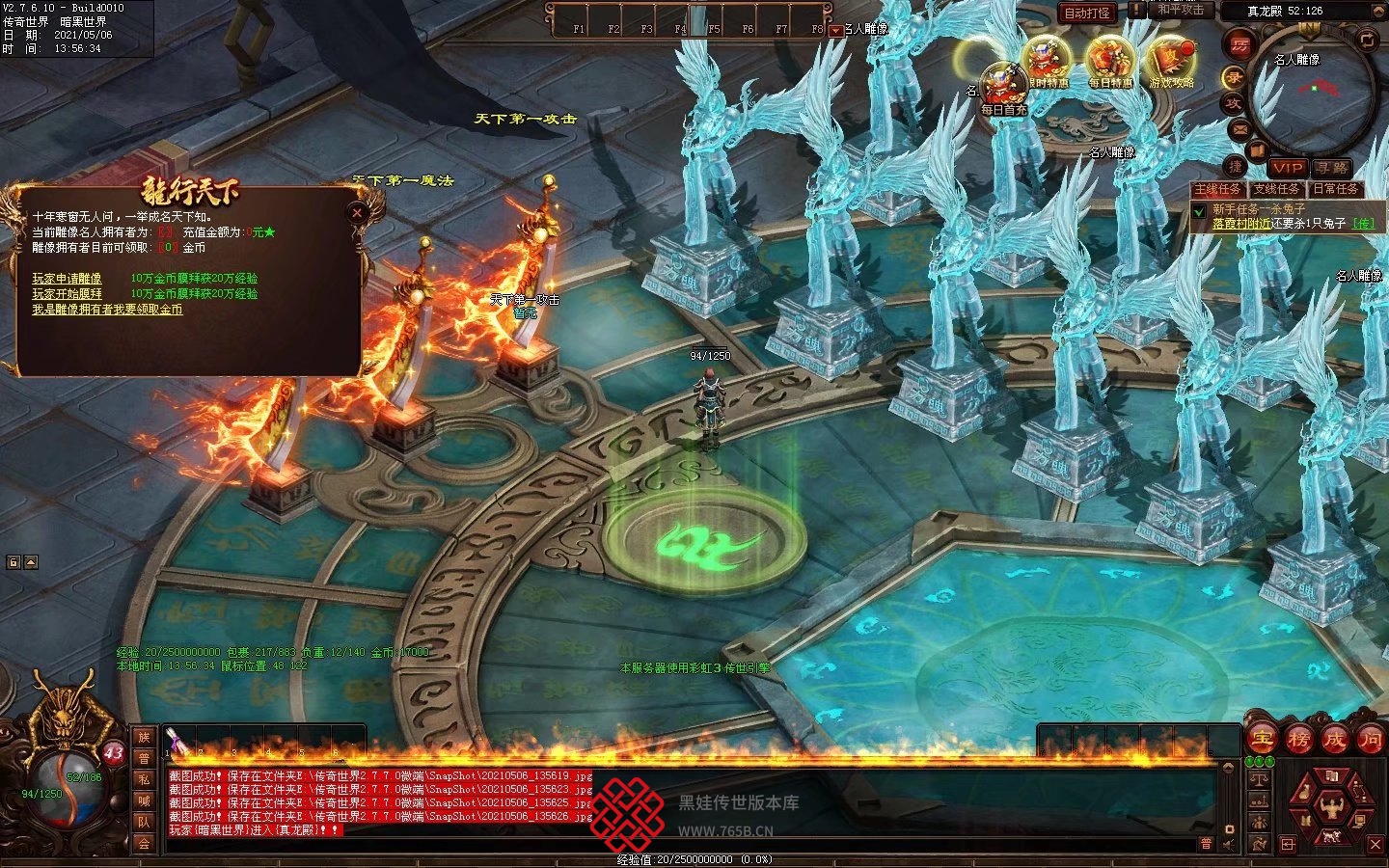Activate the 寻路 pathfinding button
This screenshot has width=1389, height=868.
tap(1331, 168)
